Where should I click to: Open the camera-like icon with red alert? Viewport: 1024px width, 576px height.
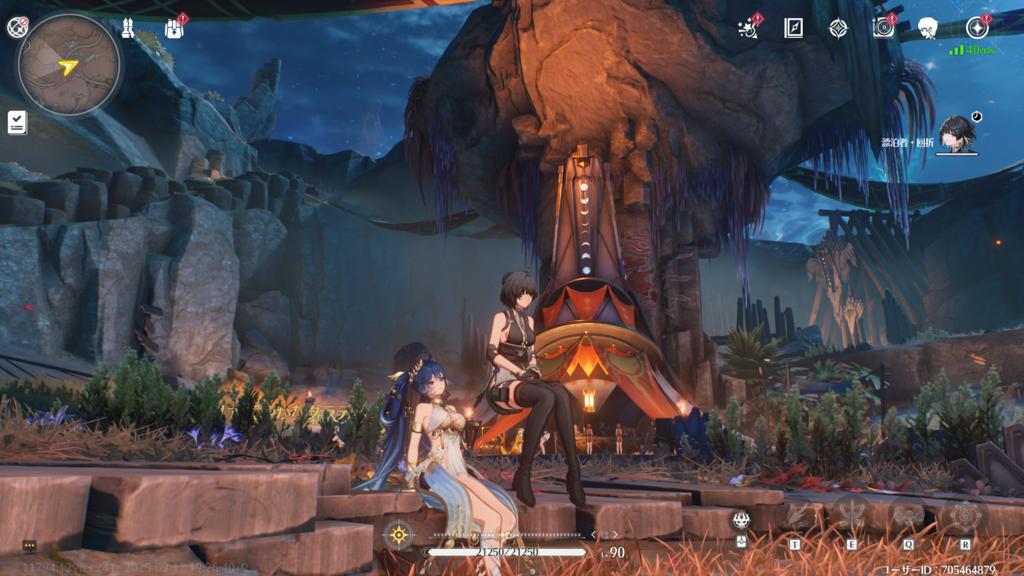point(883,28)
